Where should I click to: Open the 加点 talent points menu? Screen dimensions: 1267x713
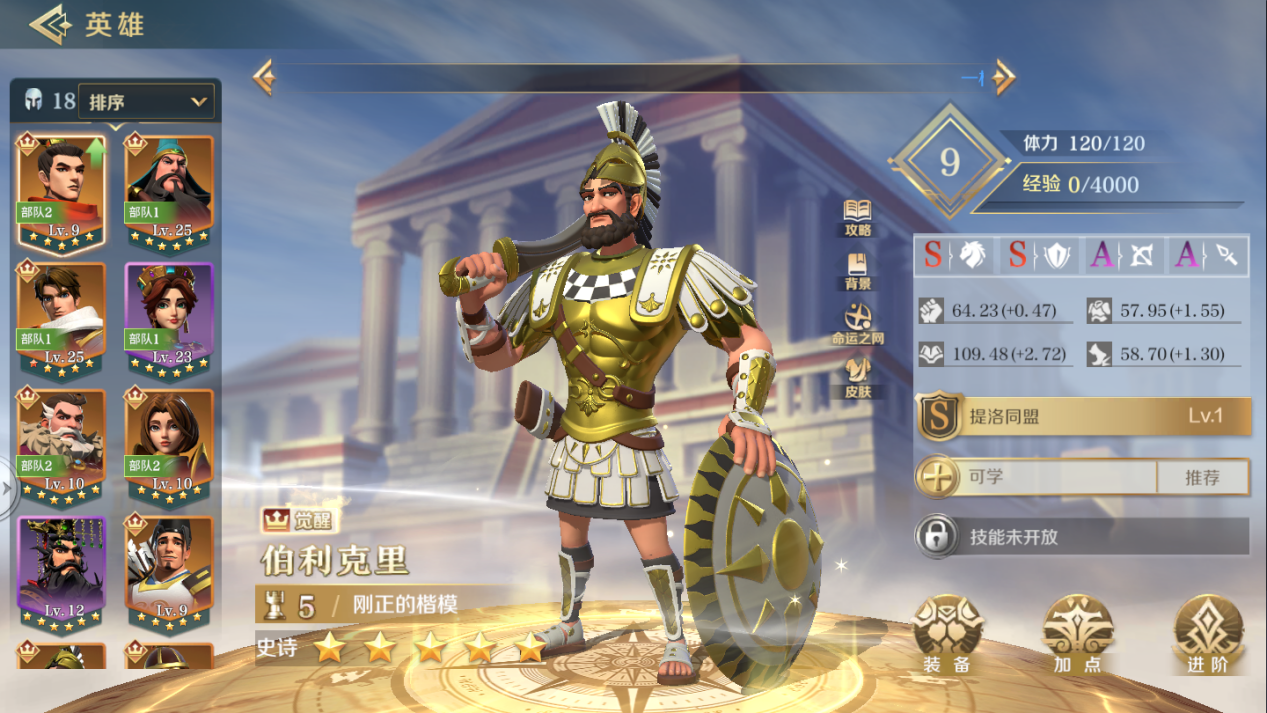[1077, 632]
